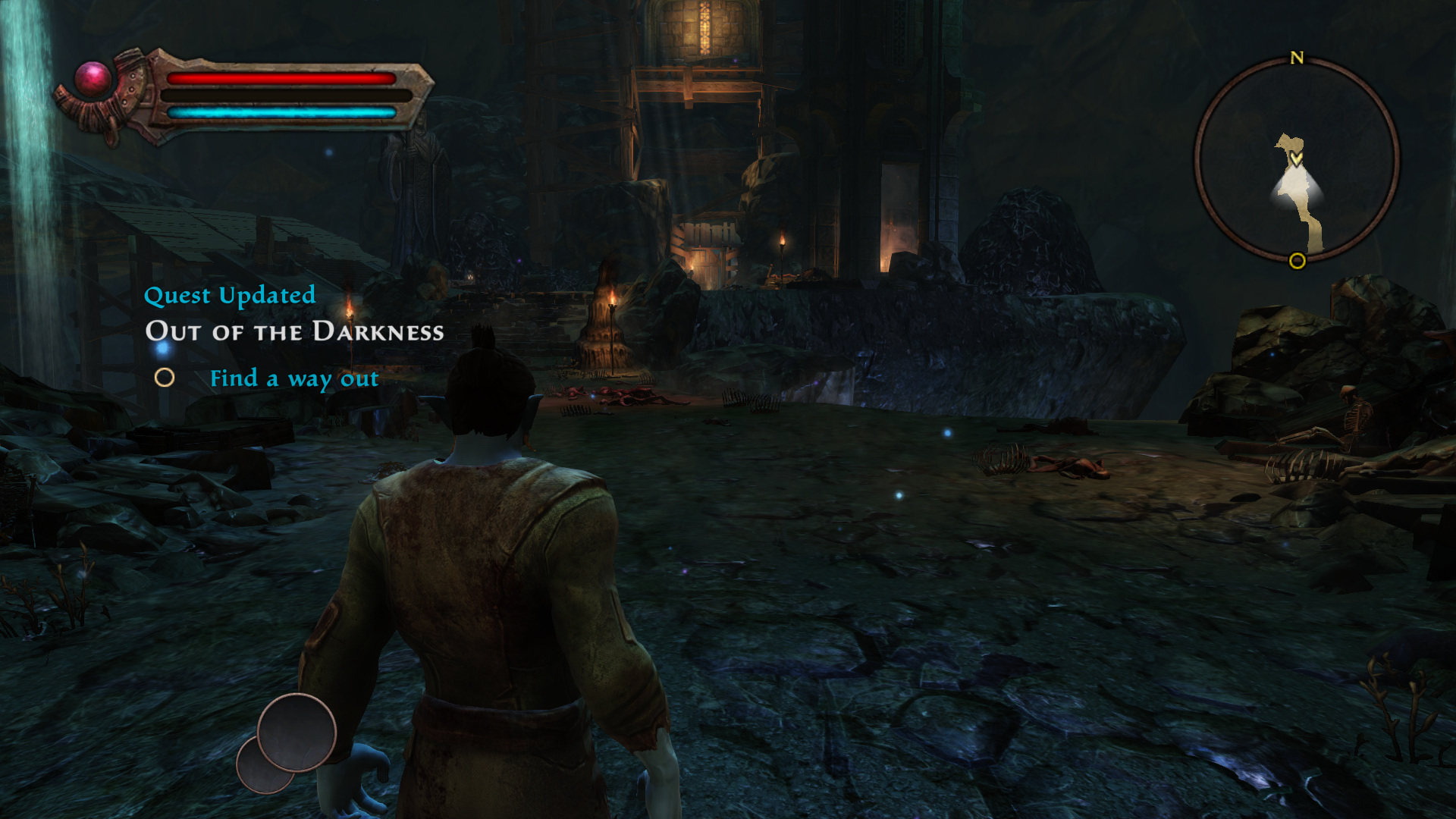Click the 'Find a way out' objective
Viewport: 1456px width, 819px height.
293,378
